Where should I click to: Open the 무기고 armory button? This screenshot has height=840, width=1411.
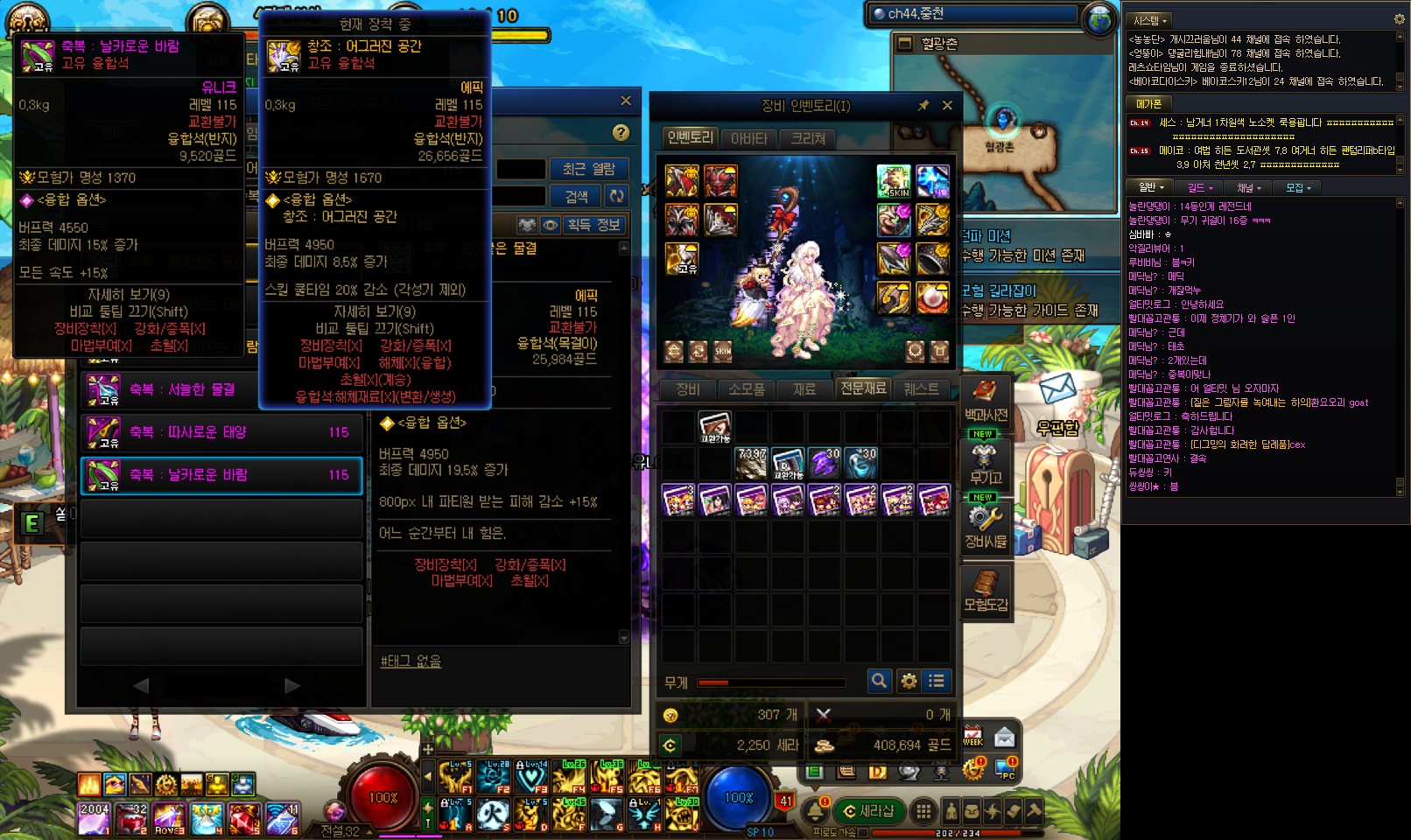986,464
